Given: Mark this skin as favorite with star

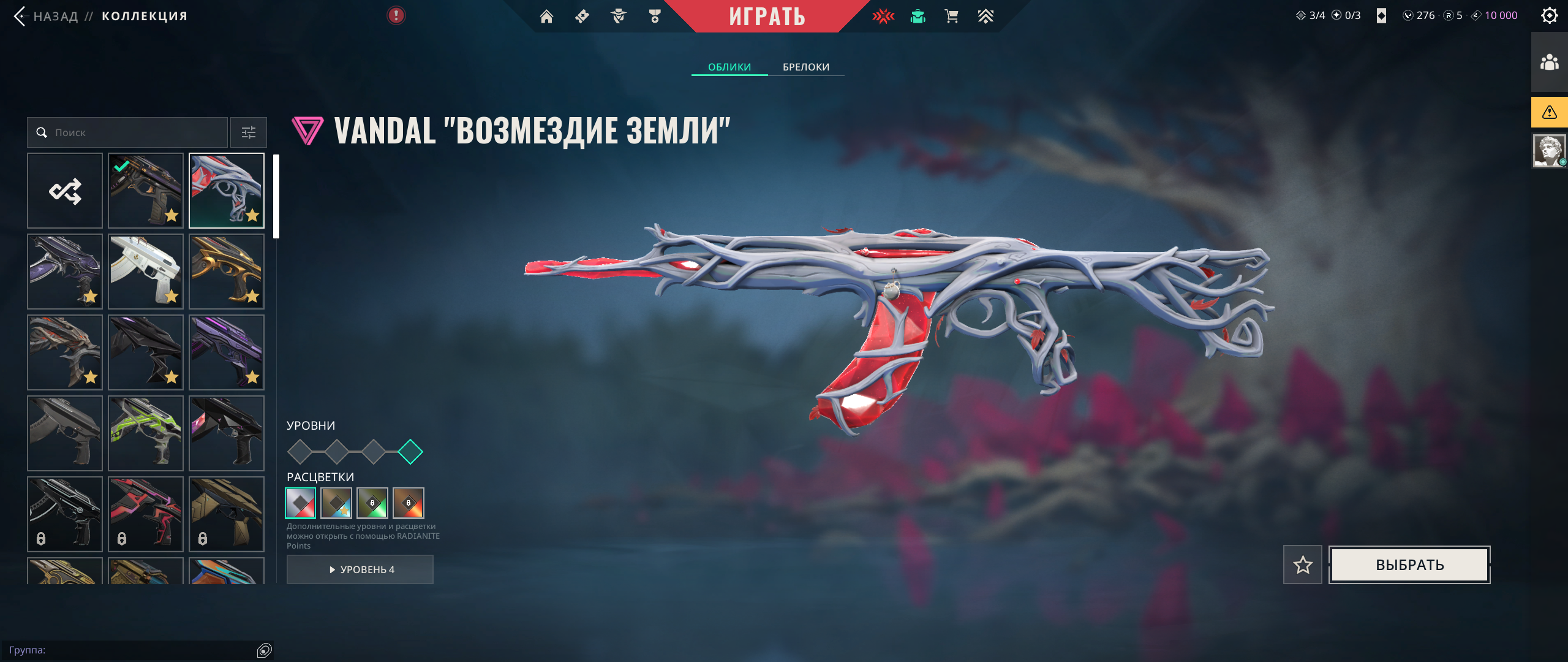Looking at the screenshot, I should (1303, 565).
